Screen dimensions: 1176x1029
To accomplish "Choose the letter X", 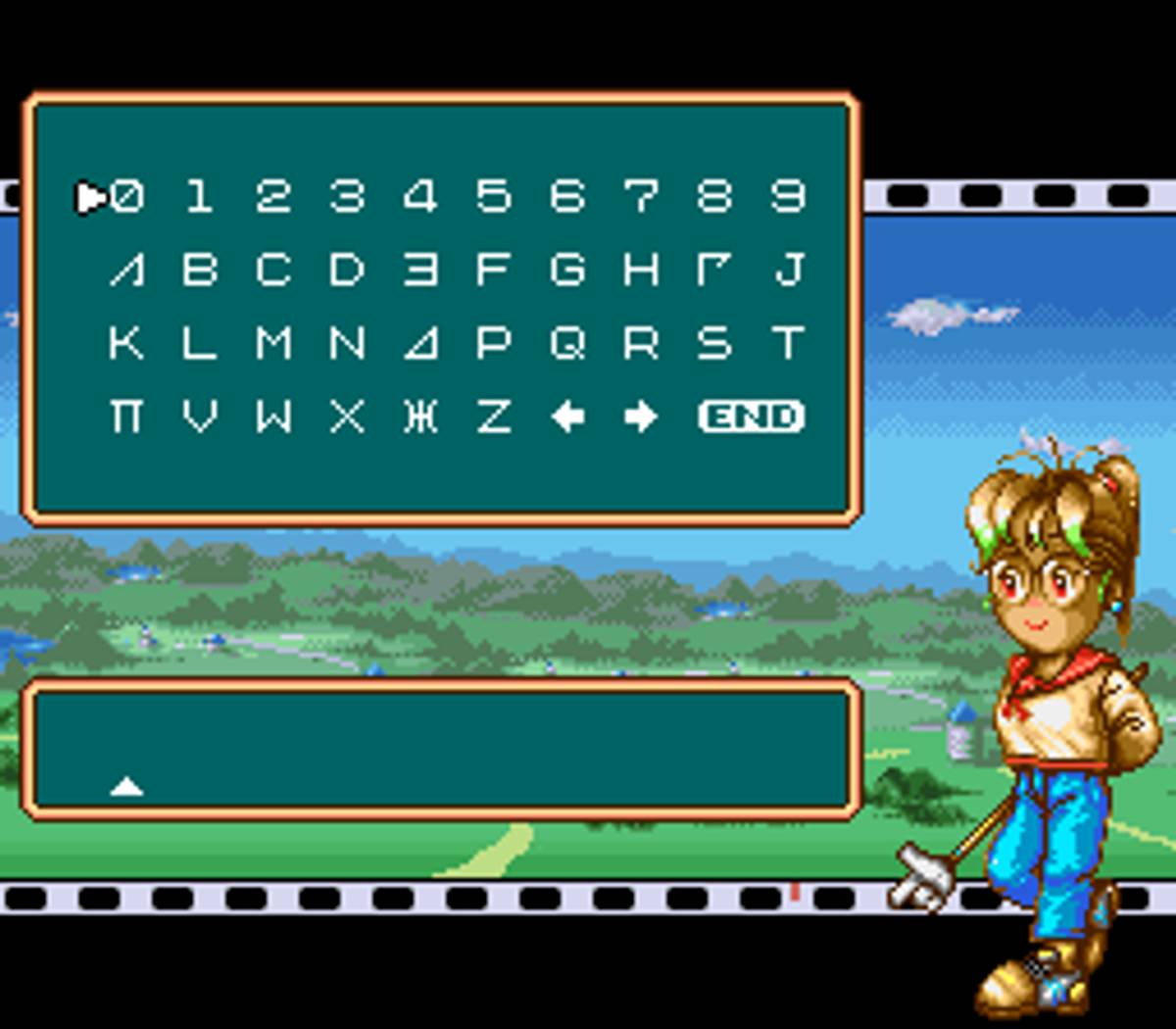I will [347, 417].
